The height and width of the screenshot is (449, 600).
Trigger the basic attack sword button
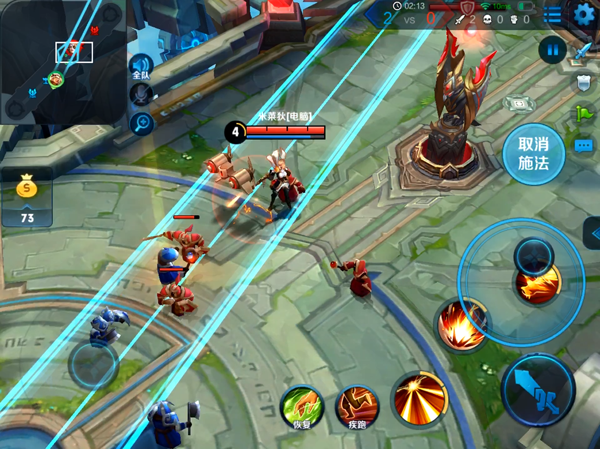pos(538,391)
